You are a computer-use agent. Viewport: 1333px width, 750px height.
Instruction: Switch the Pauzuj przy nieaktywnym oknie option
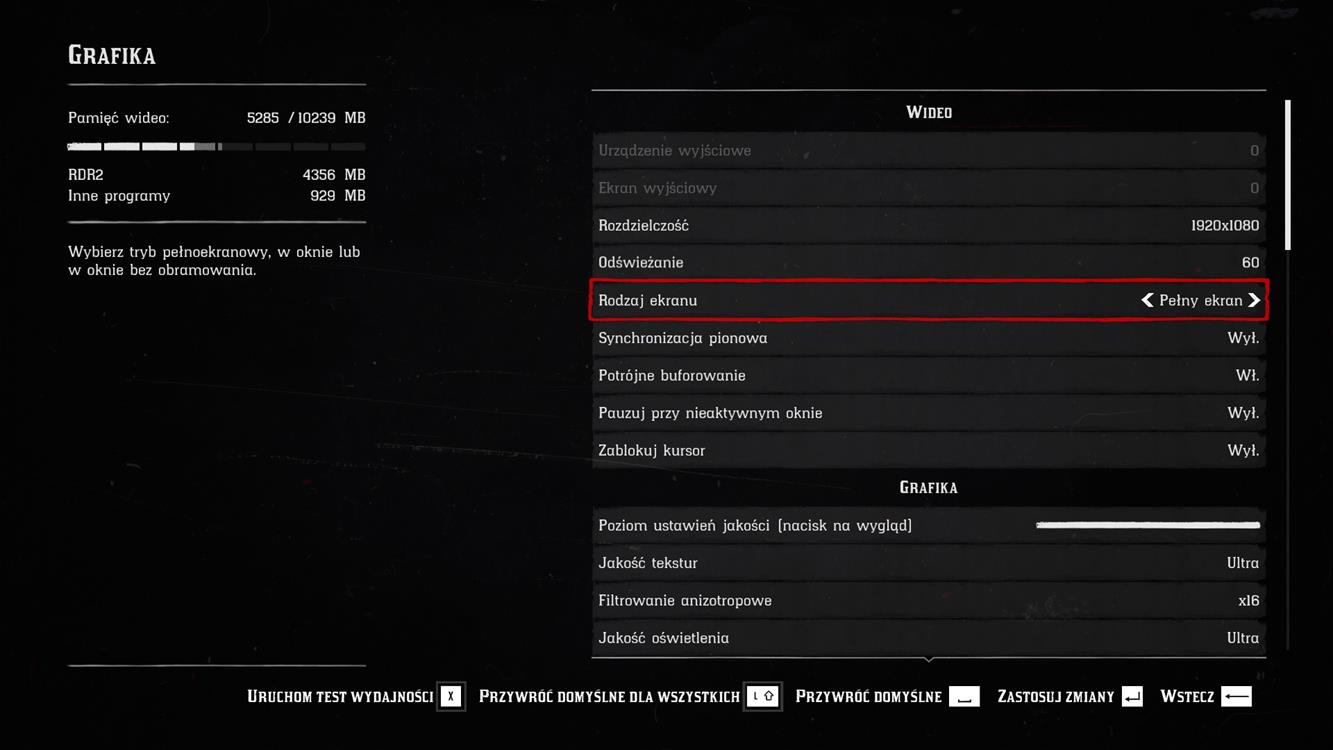click(928, 413)
